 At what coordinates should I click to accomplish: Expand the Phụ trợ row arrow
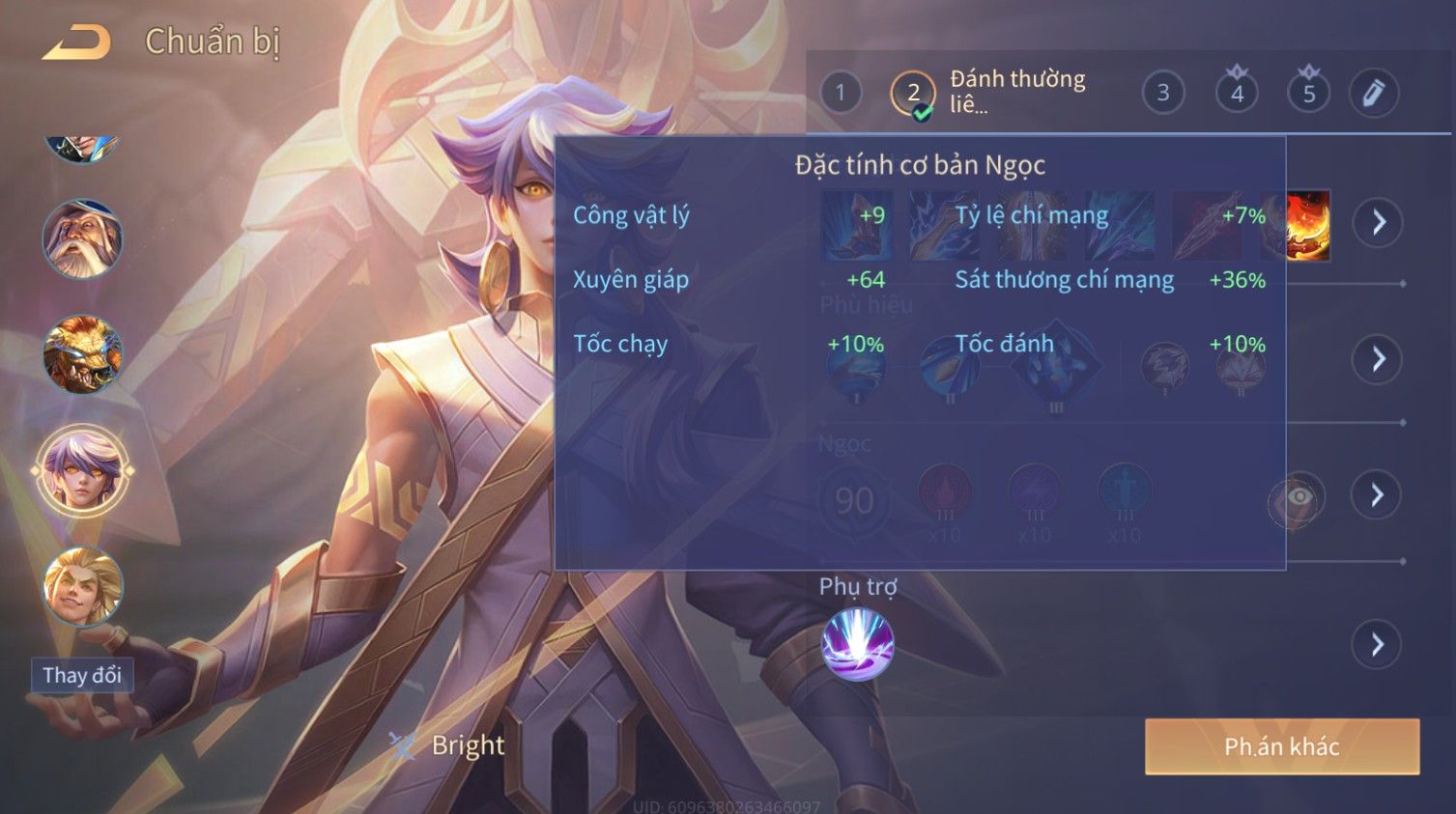tap(1377, 644)
